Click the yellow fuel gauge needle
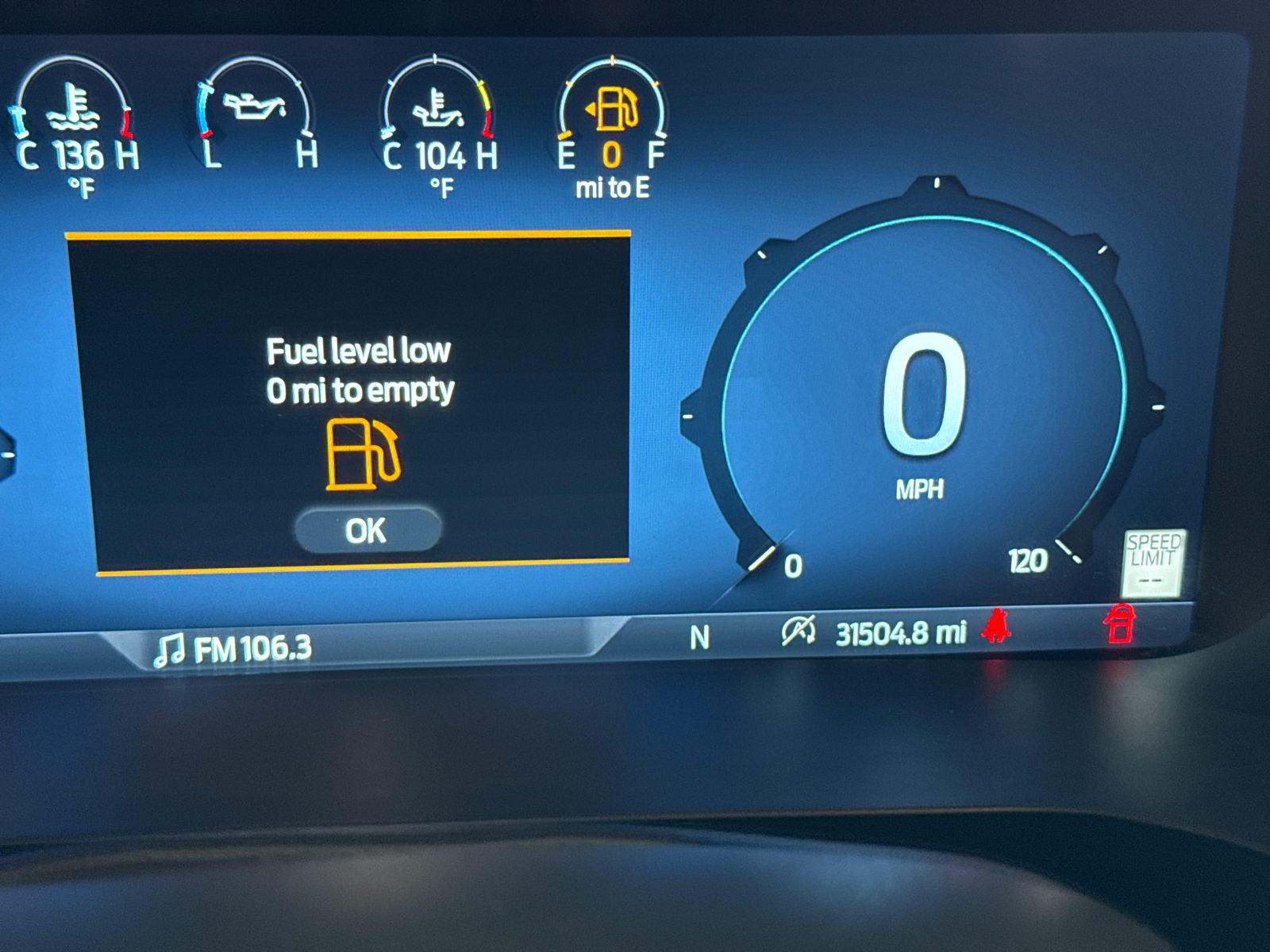The height and width of the screenshot is (952, 1270). pos(565,136)
